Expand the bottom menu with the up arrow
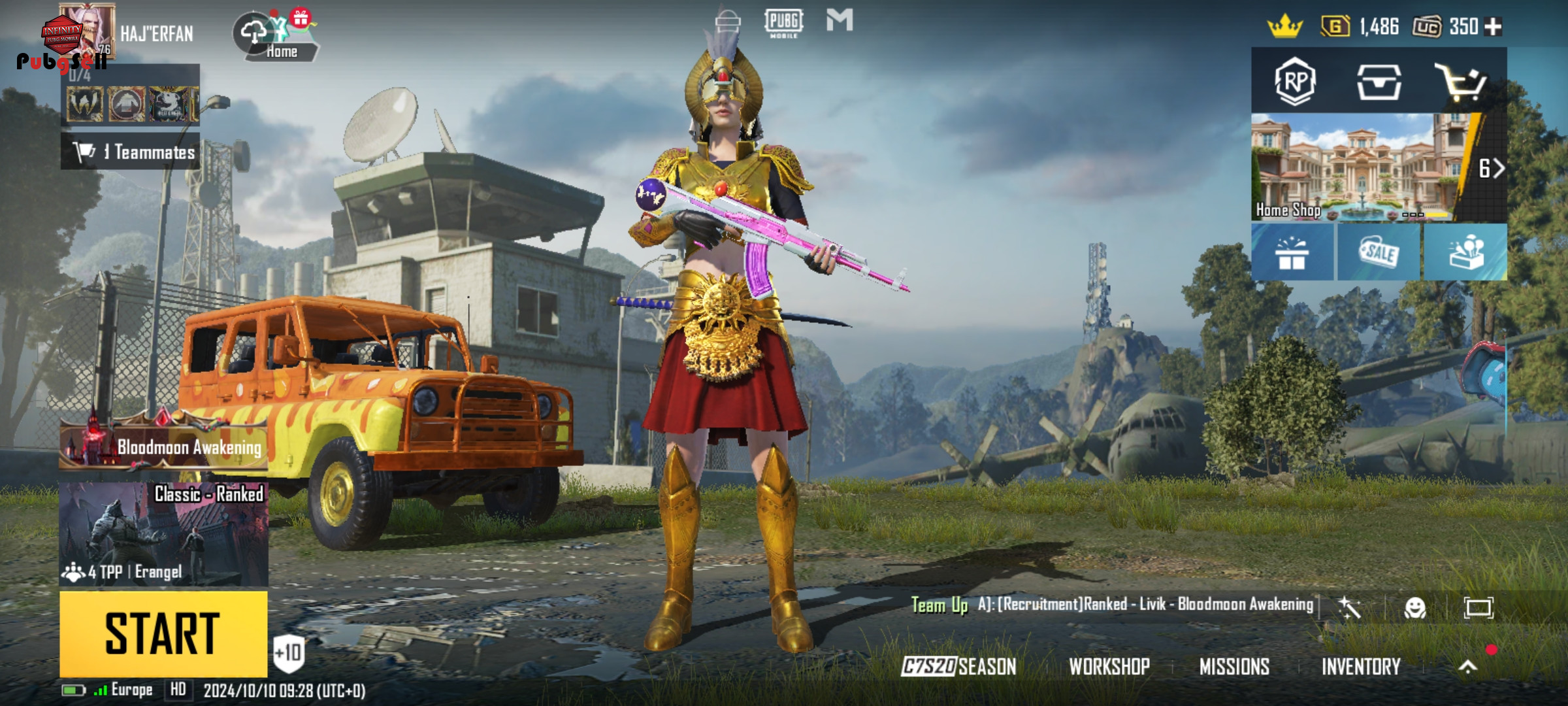This screenshot has width=1568, height=706. [x=1467, y=667]
